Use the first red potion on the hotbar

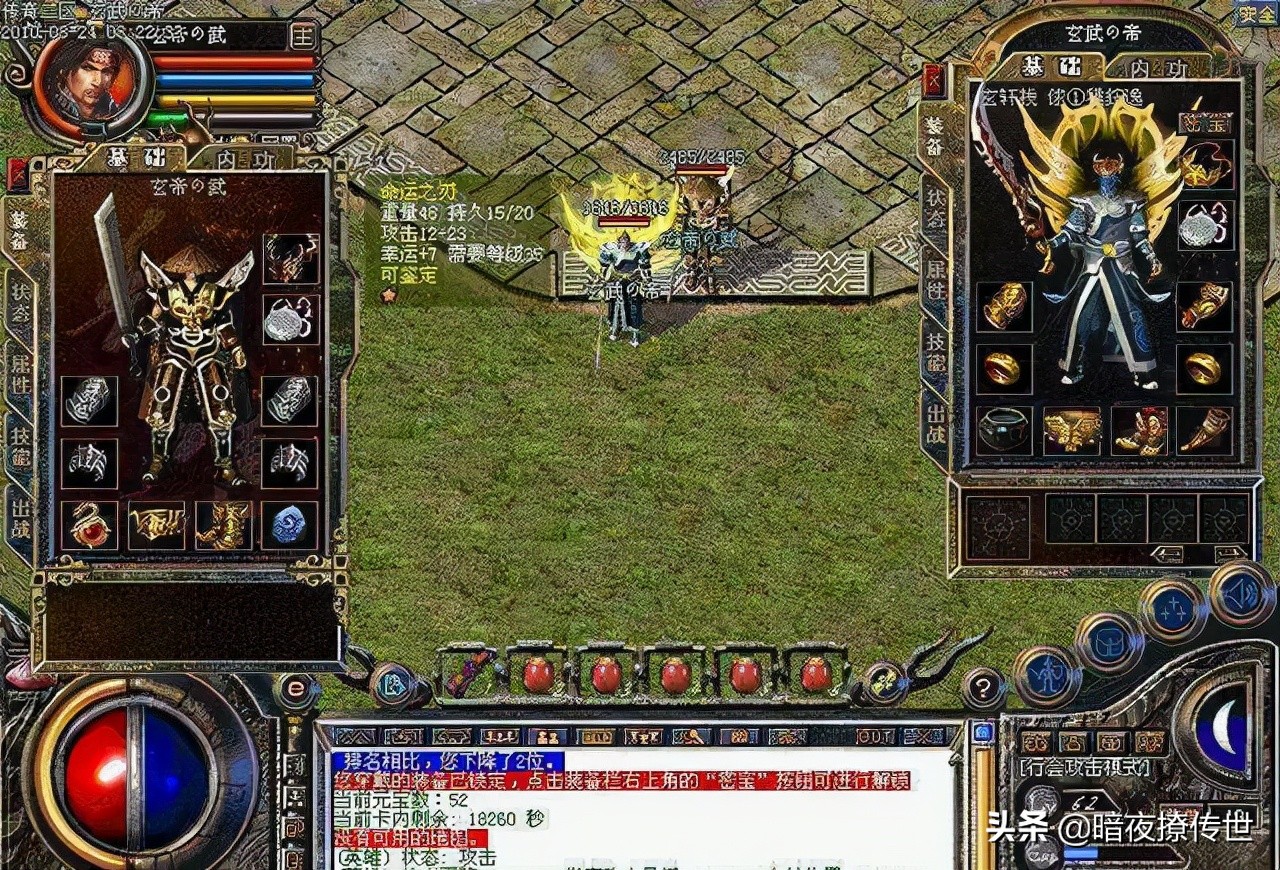(x=538, y=674)
